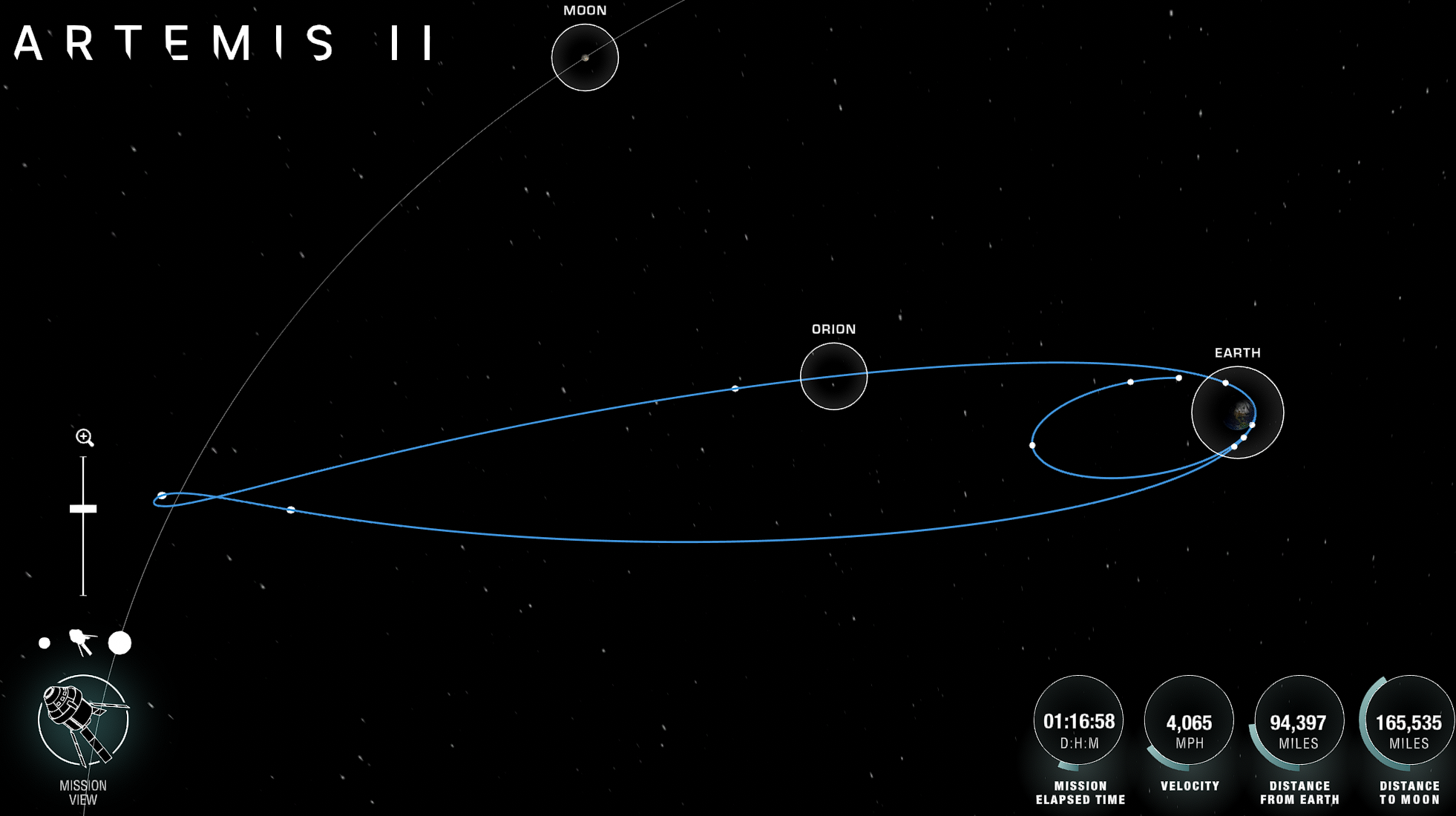The height and width of the screenshot is (816, 1456).
Task: Select the small white circle view icon
Action: pyautogui.click(x=45, y=643)
